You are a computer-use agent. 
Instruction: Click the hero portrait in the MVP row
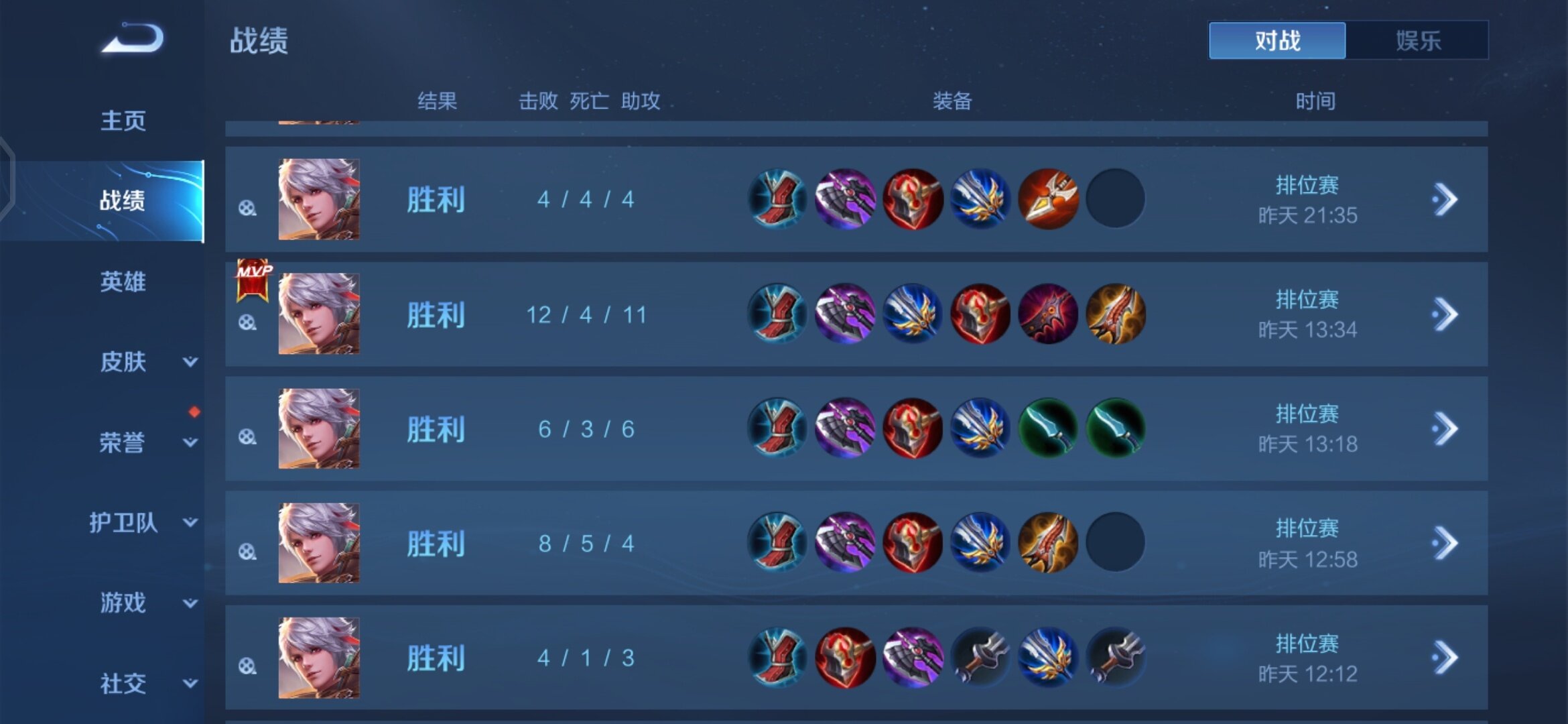tap(319, 314)
